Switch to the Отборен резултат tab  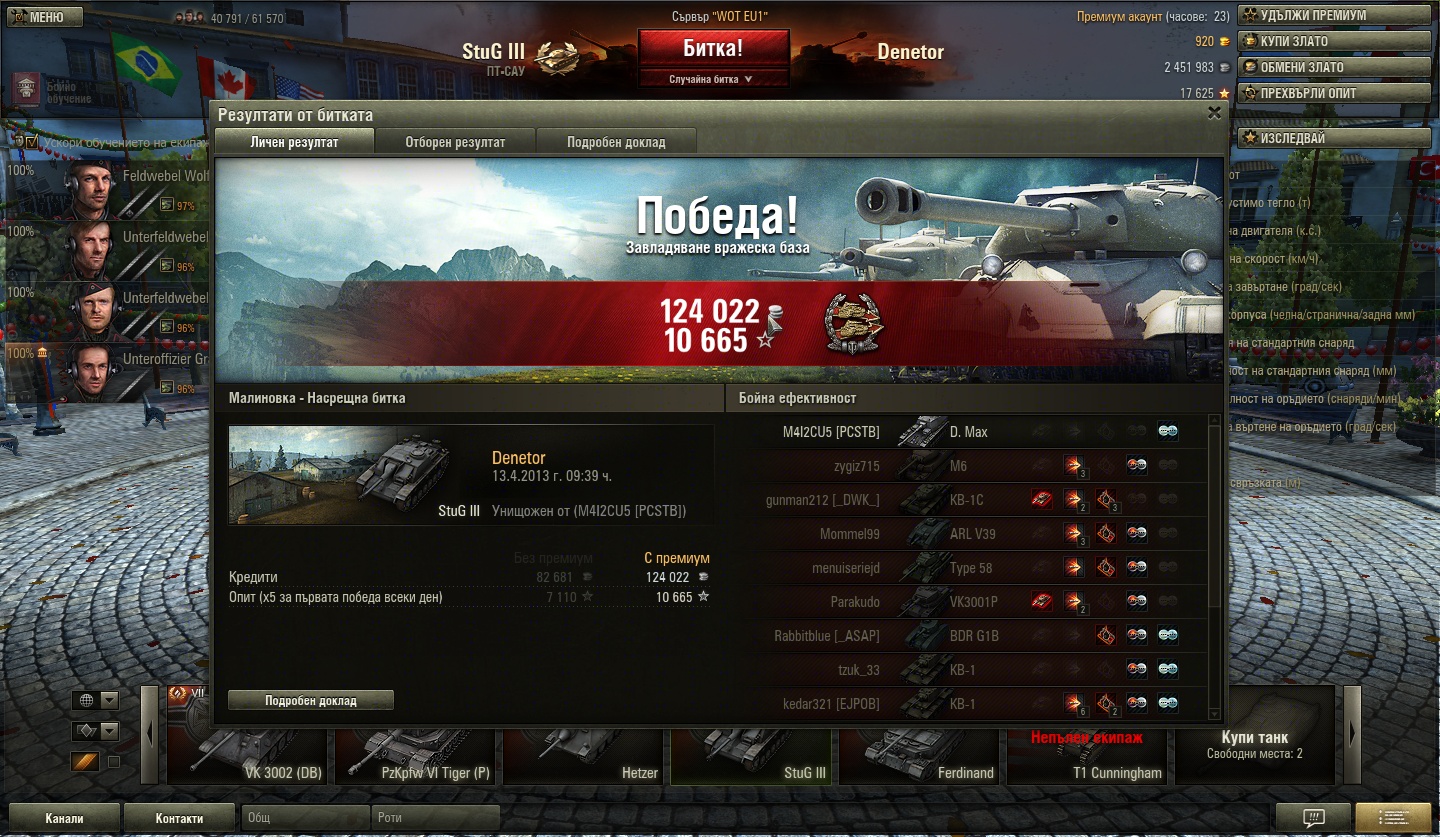point(455,142)
